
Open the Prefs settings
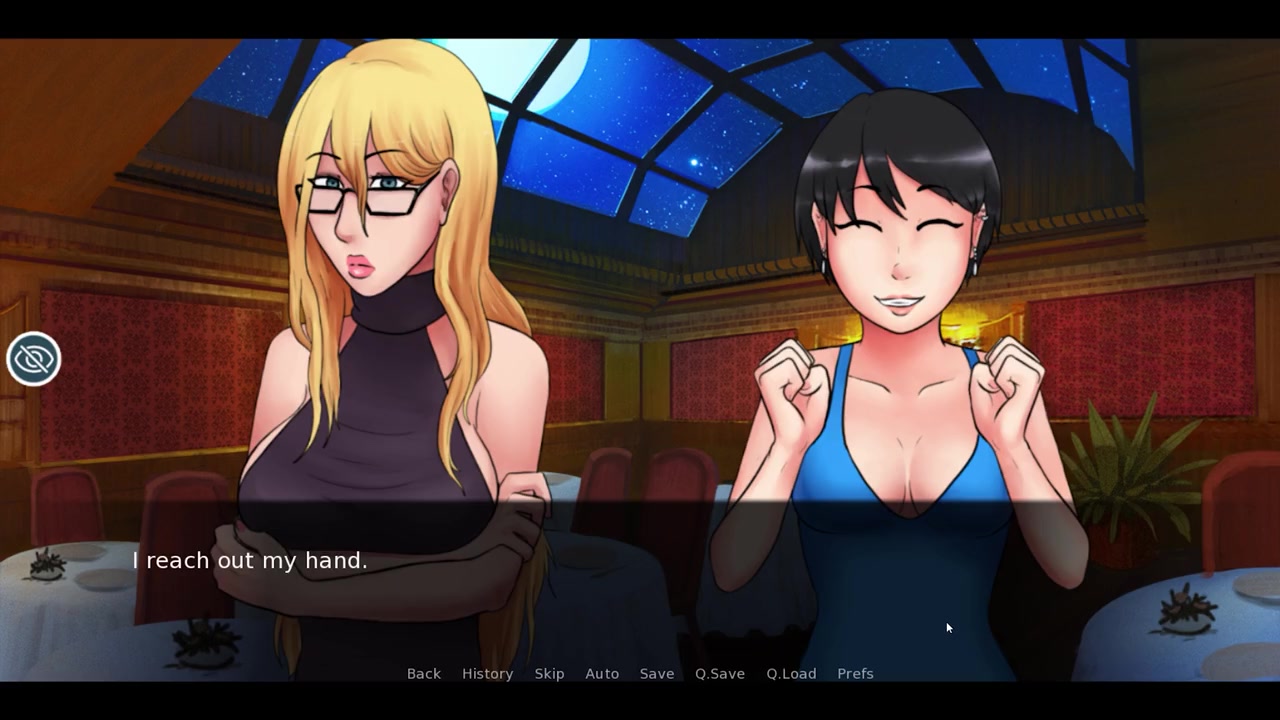point(855,674)
